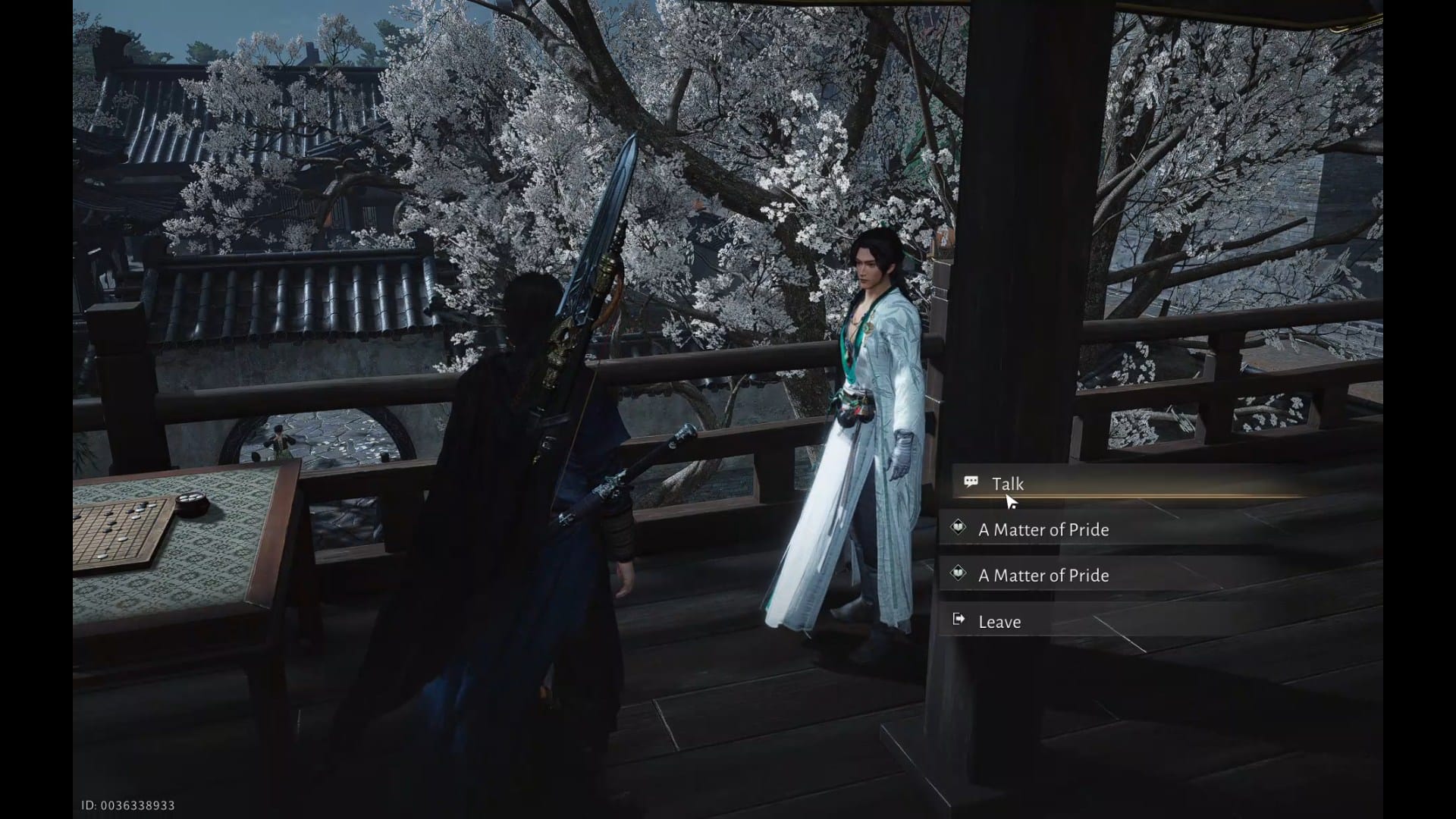
Task: Select Leave to exit the conversation
Action: point(999,622)
